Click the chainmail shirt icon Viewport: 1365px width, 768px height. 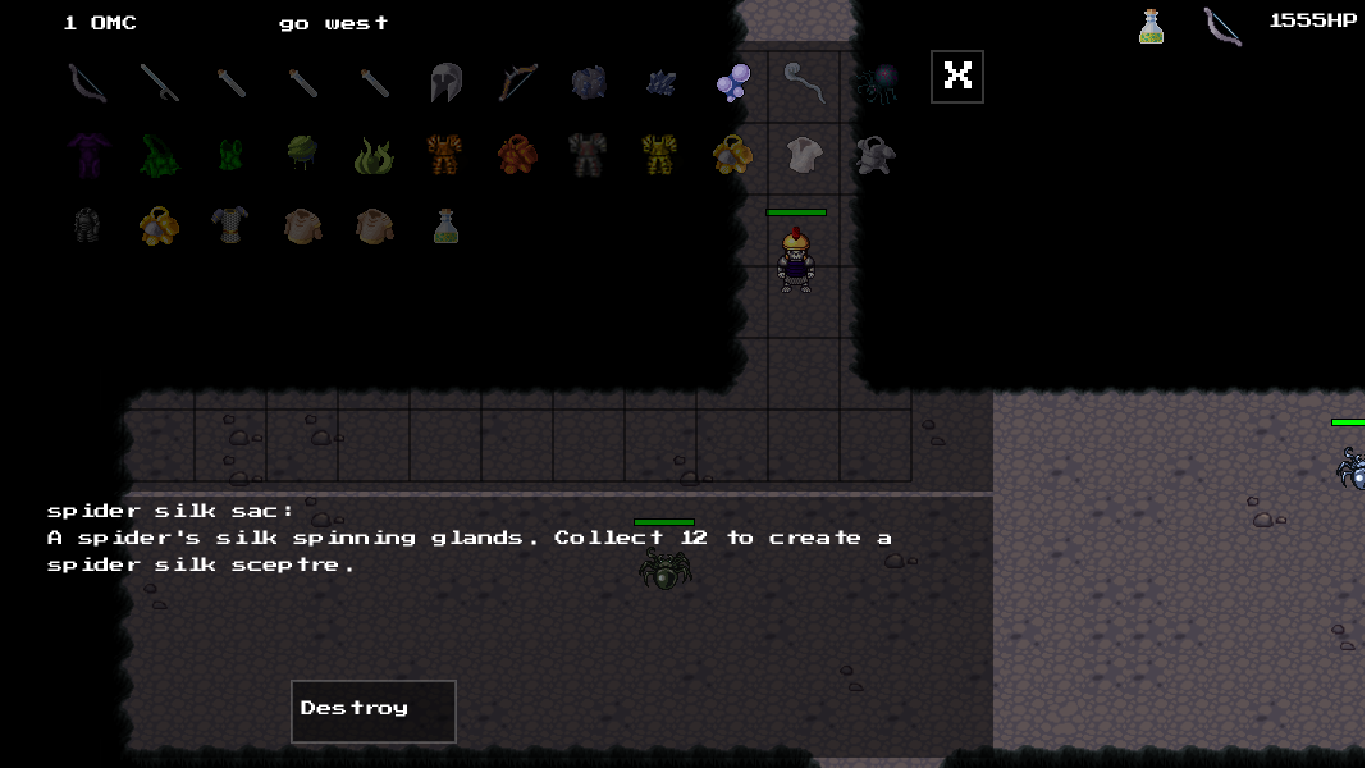(231, 226)
